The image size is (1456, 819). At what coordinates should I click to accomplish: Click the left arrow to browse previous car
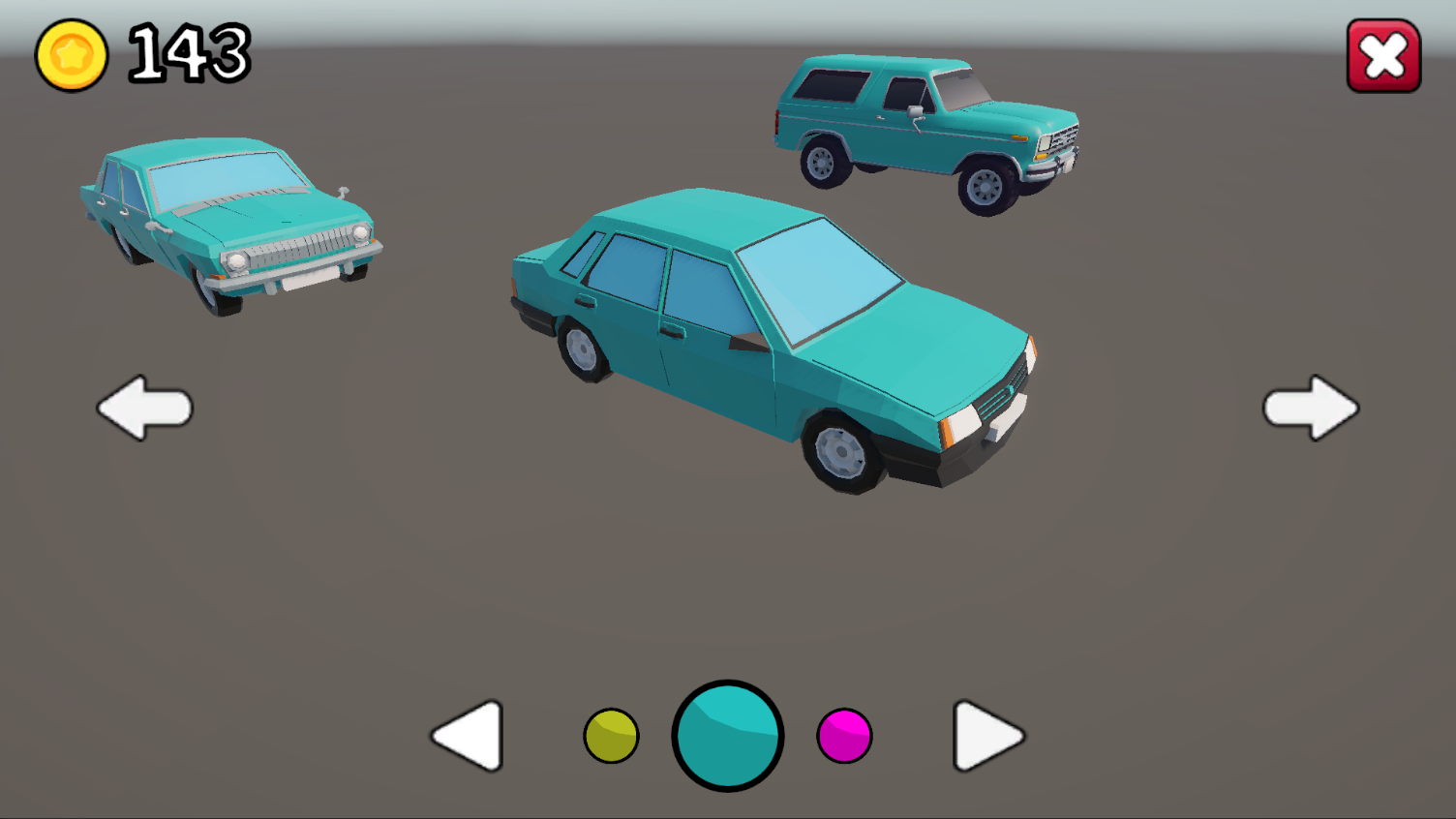145,407
